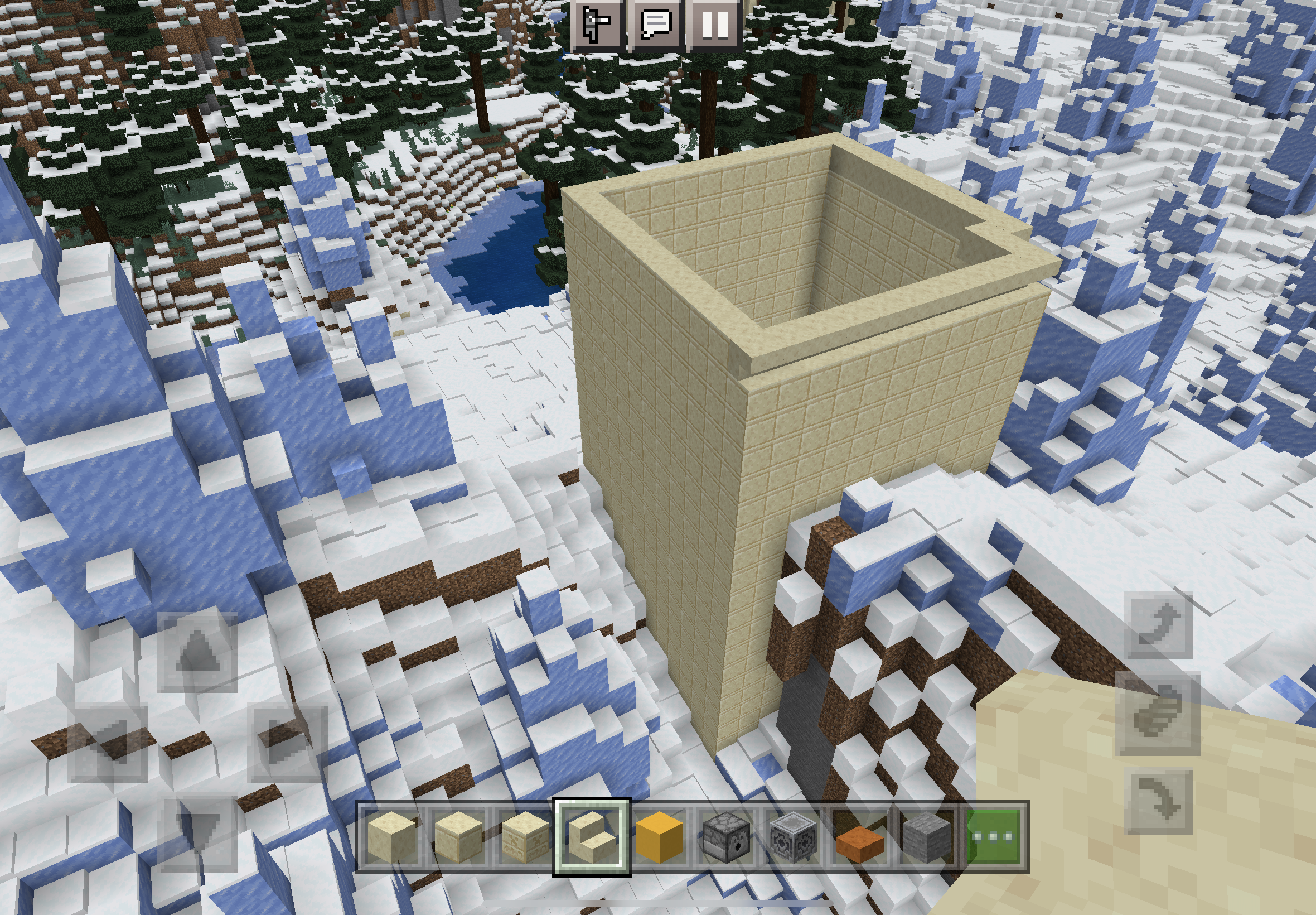Pause the game with the pause button
The height and width of the screenshot is (915, 1316).
(715, 24)
